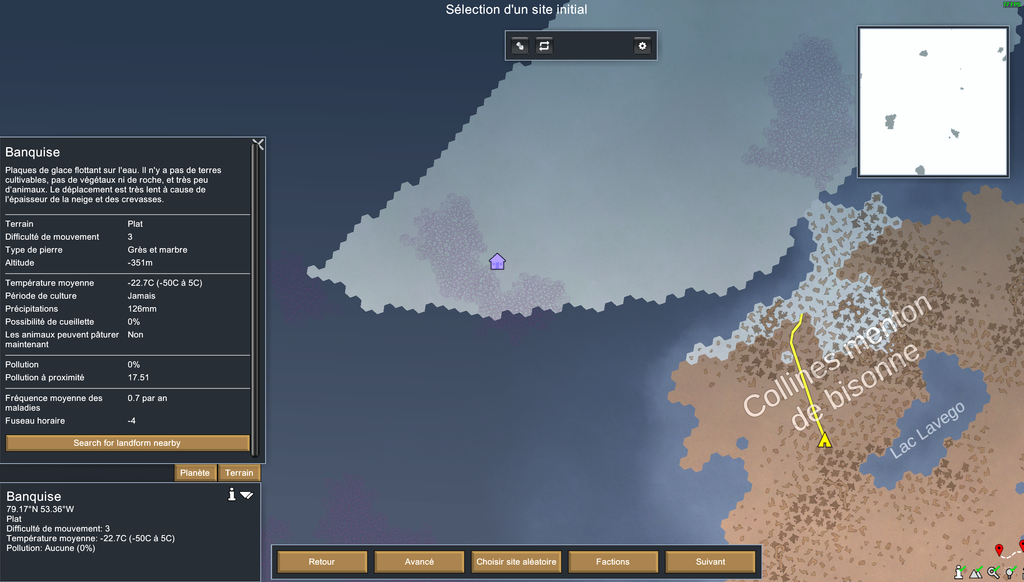
Task: Proceed with the Suivant button
Action: [710, 562]
